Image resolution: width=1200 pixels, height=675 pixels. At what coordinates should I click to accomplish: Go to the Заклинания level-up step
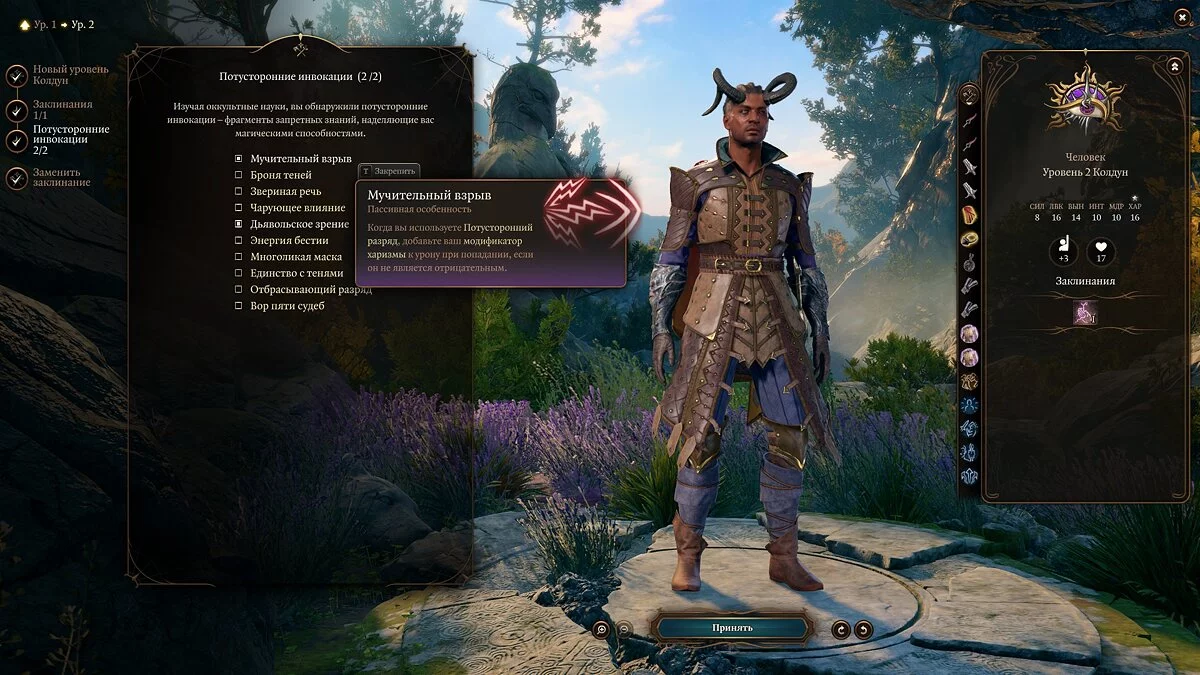coord(17,110)
